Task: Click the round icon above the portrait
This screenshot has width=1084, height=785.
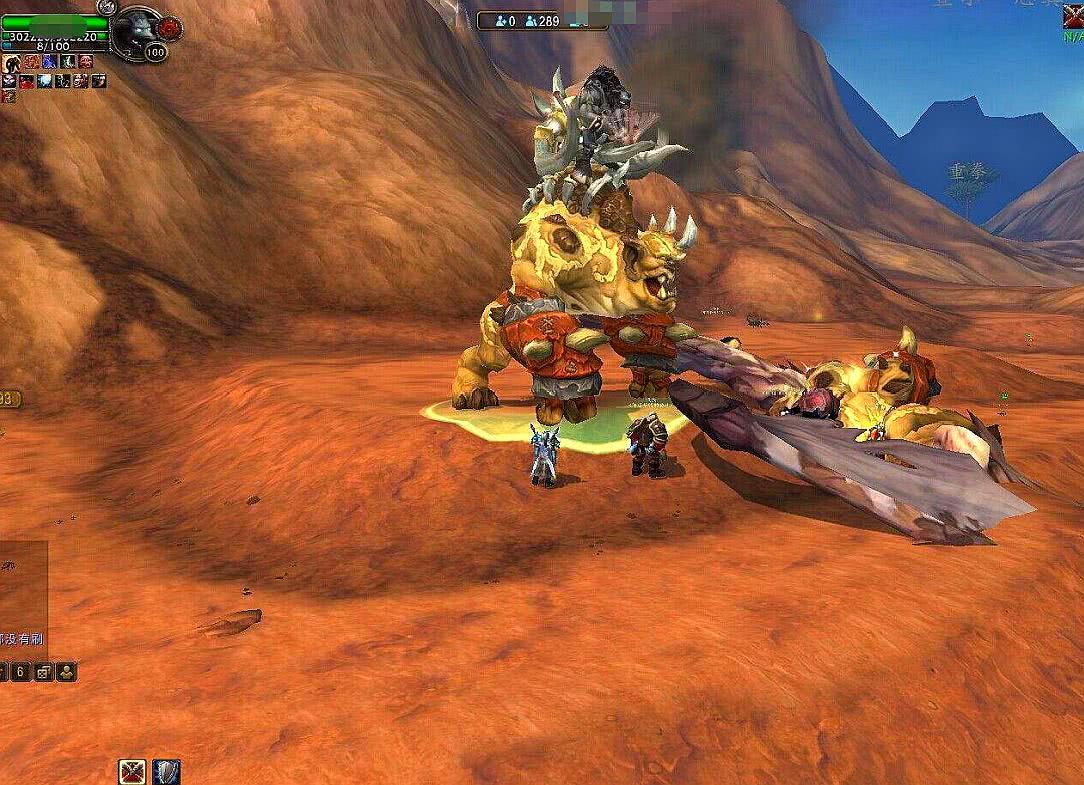Action: pyautogui.click(x=107, y=6)
